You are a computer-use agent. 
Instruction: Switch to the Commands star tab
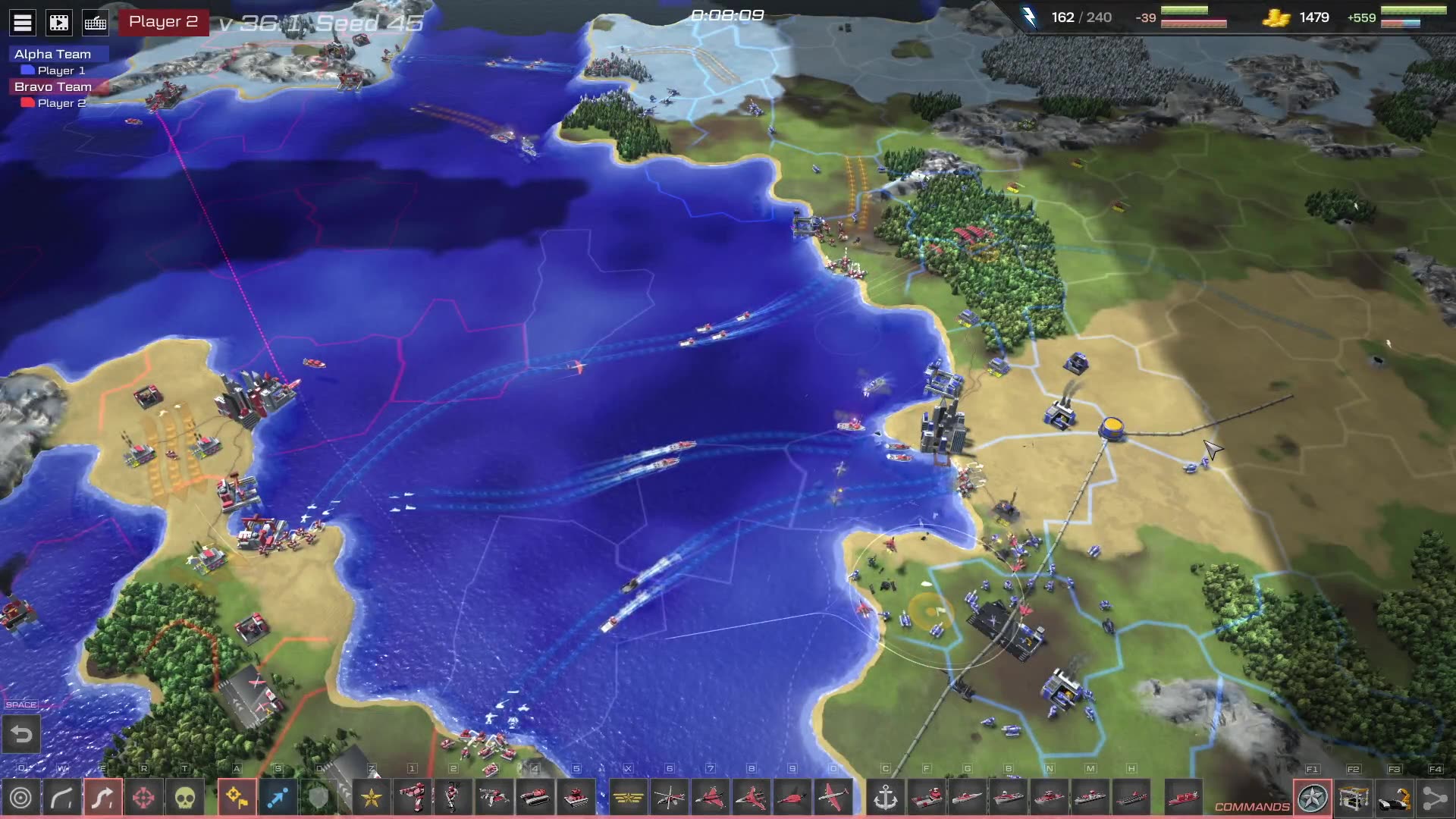point(1313,798)
